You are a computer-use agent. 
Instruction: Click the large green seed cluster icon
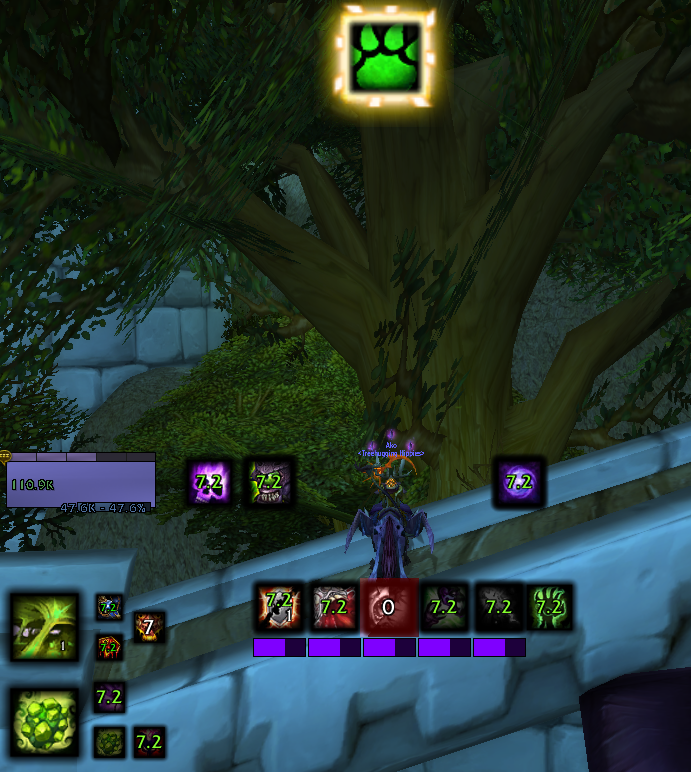(44, 721)
